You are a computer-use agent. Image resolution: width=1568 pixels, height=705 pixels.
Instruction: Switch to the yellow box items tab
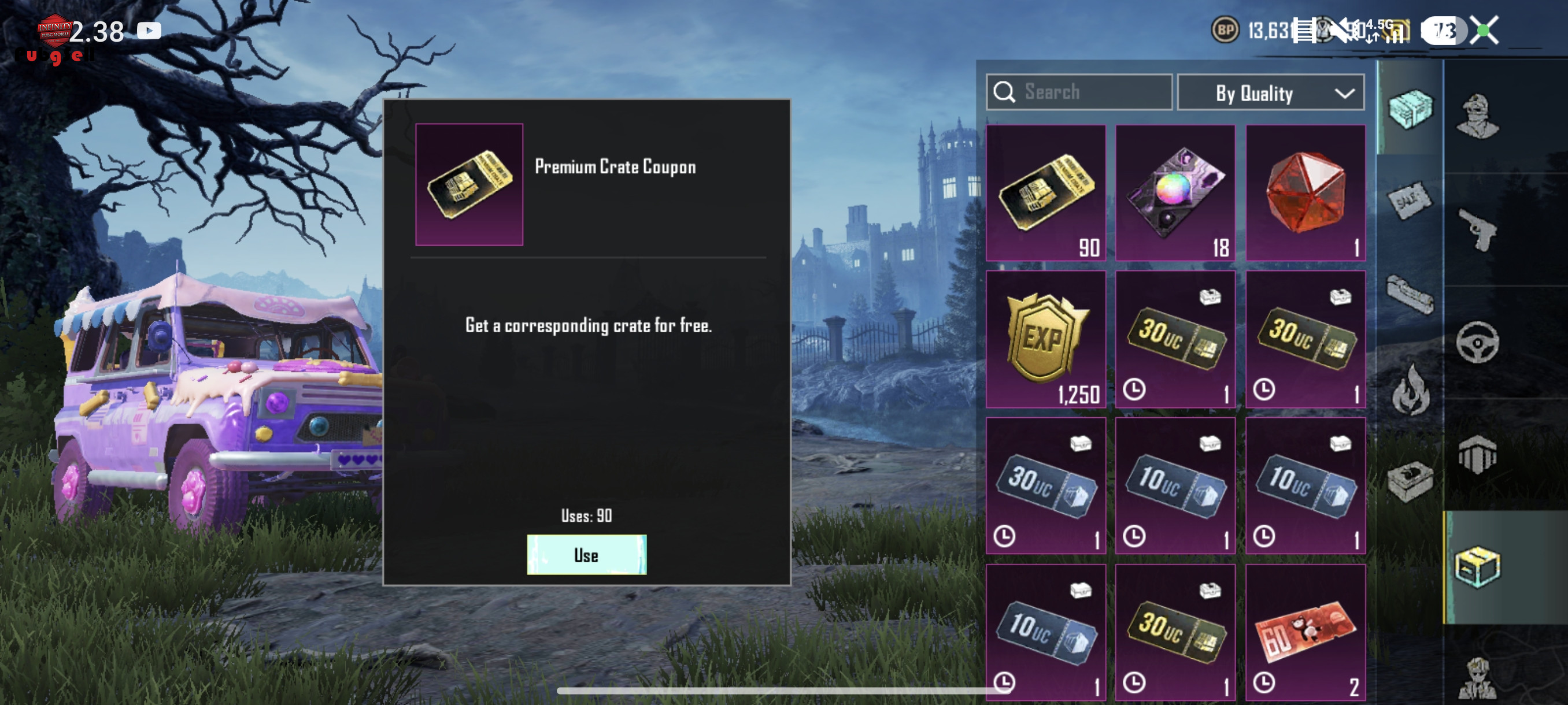(1477, 566)
